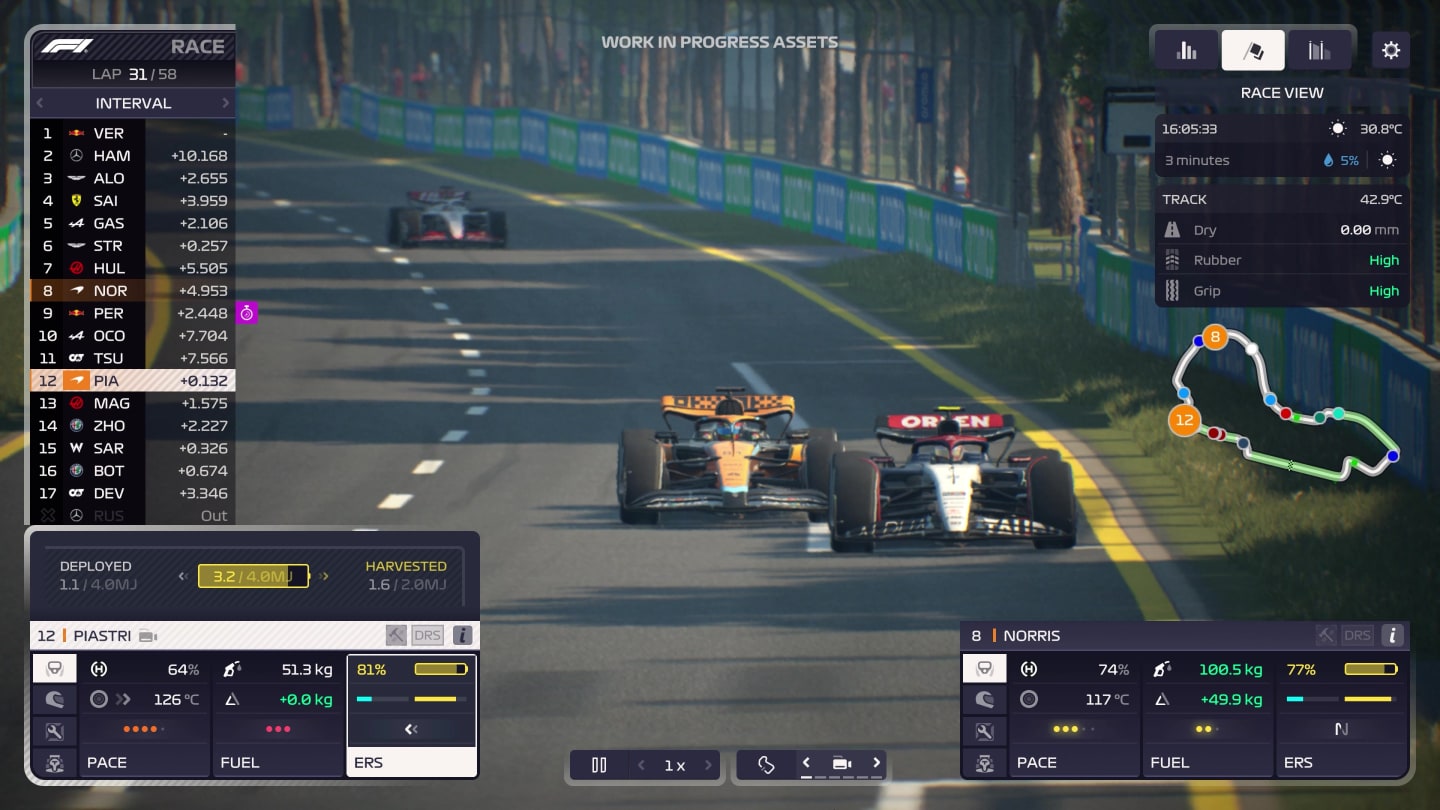1440x810 pixels.
Task: Collapse Piastri's ERS panel with the double chevron
Action: click(411, 731)
